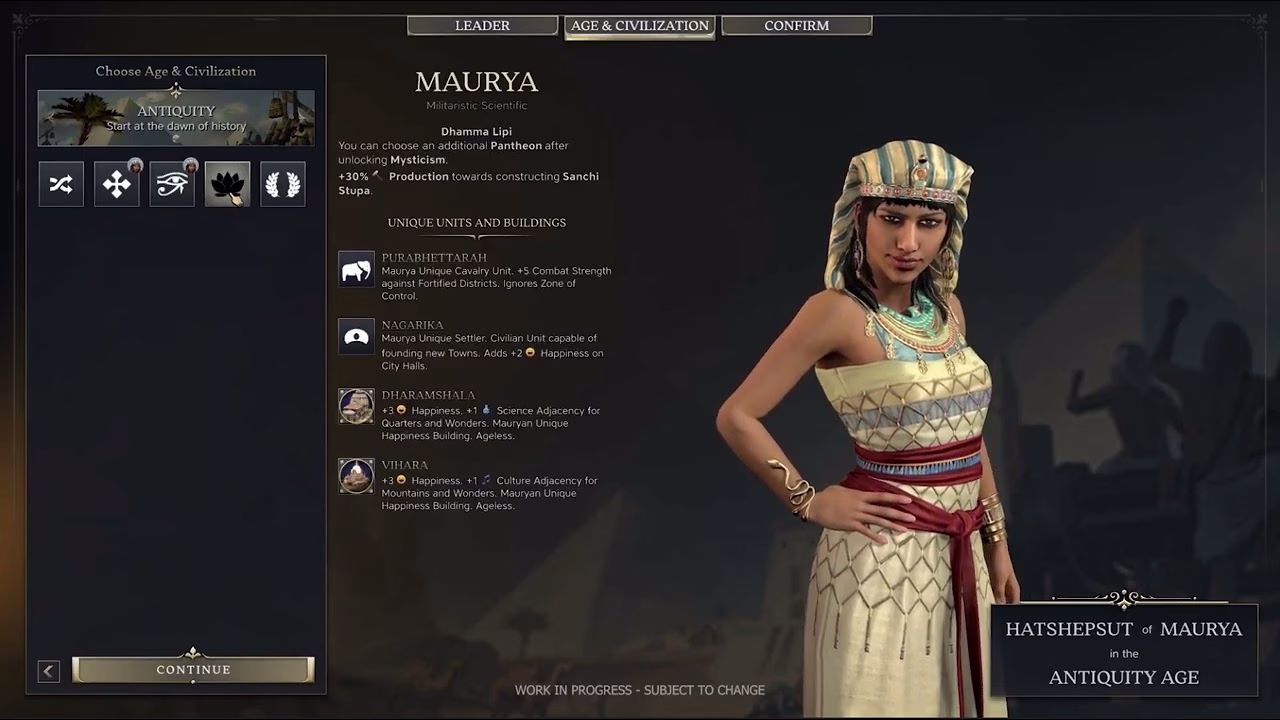Choose the random civilization shuffle icon
Viewport: 1280px width, 720px height.
click(x=61, y=184)
